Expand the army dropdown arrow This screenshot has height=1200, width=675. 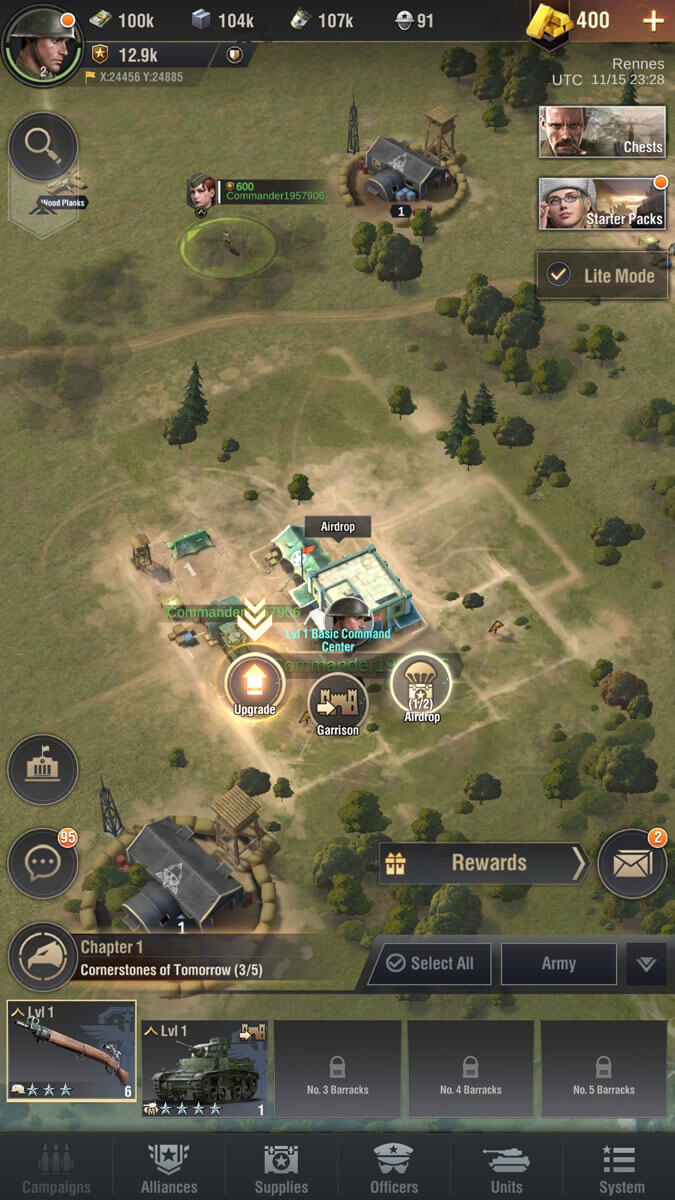(x=646, y=964)
